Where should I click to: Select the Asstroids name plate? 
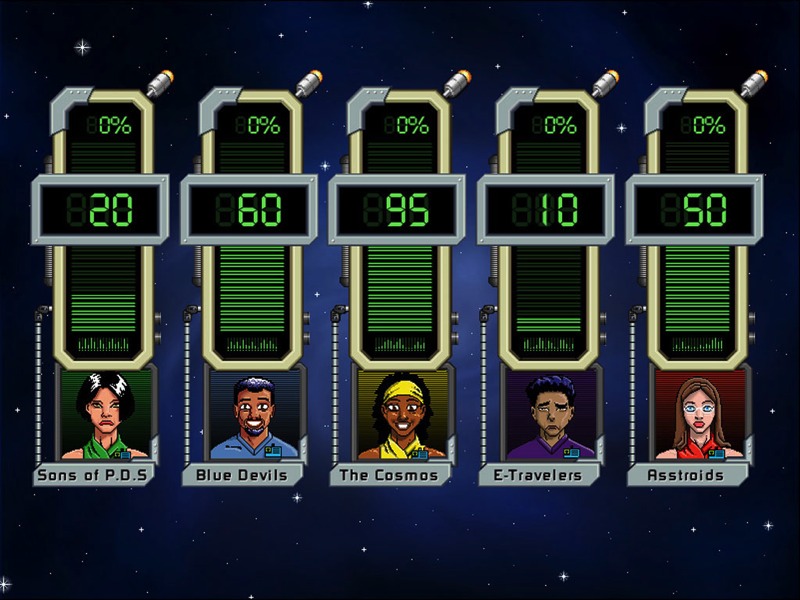pyautogui.click(x=687, y=475)
